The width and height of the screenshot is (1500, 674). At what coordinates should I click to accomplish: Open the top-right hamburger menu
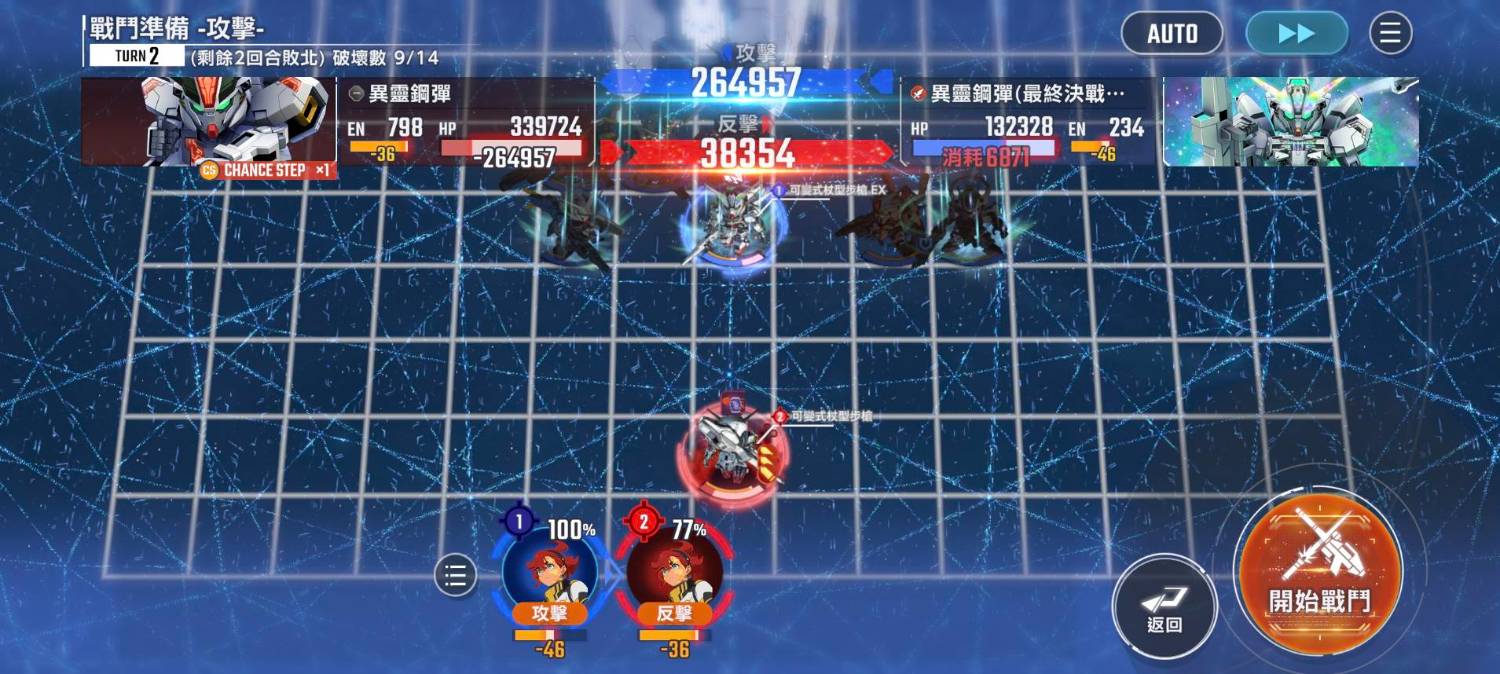(1390, 33)
